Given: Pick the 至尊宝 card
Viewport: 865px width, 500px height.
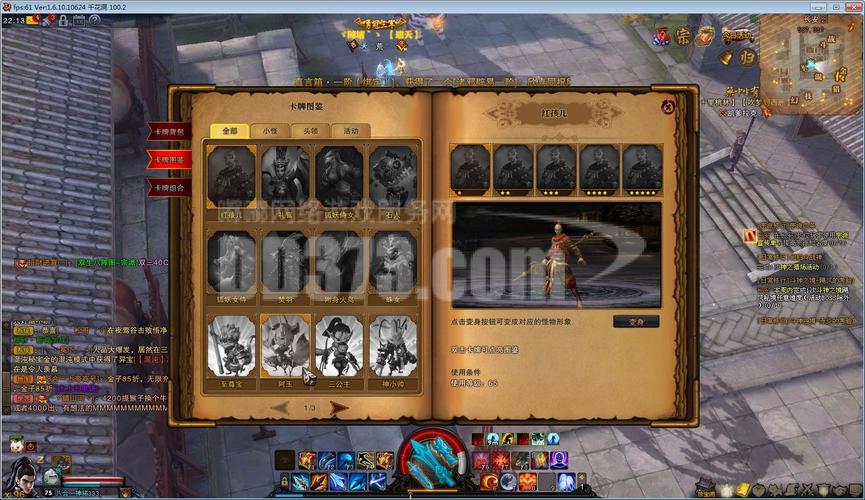Looking at the screenshot, I should (x=231, y=346).
